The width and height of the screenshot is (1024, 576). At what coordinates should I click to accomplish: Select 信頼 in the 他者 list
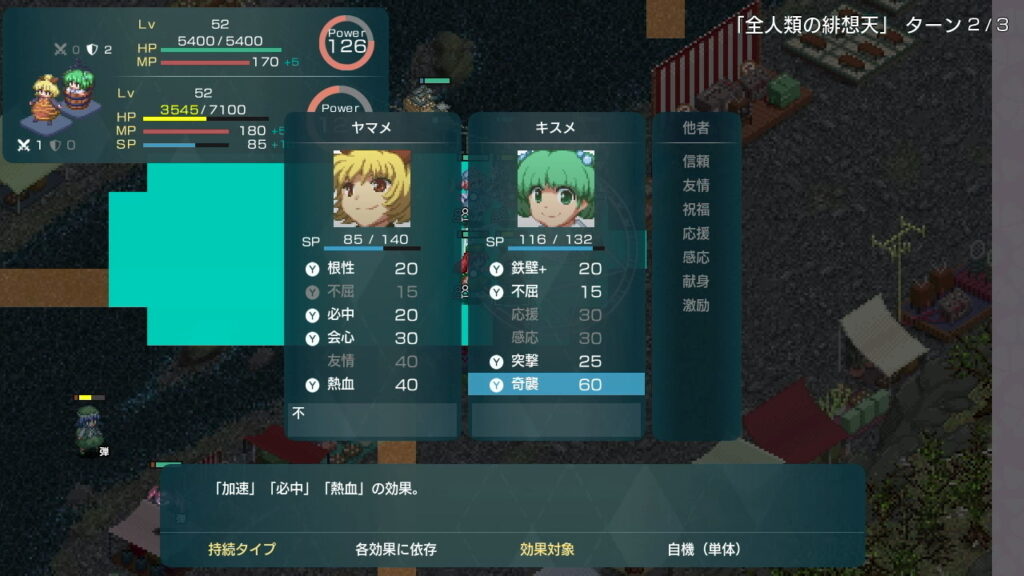click(696, 161)
